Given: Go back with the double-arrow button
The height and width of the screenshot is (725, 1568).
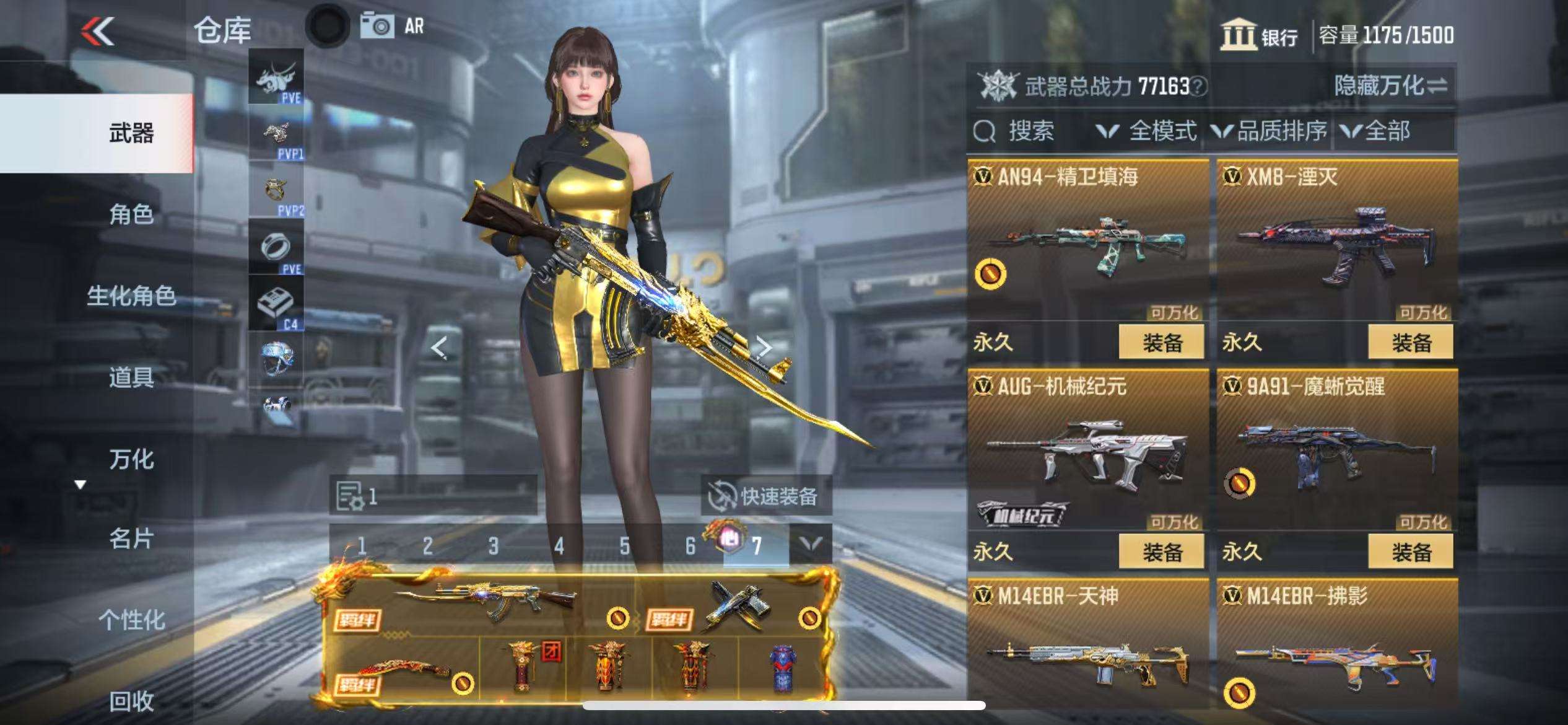Looking at the screenshot, I should (x=97, y=31).
